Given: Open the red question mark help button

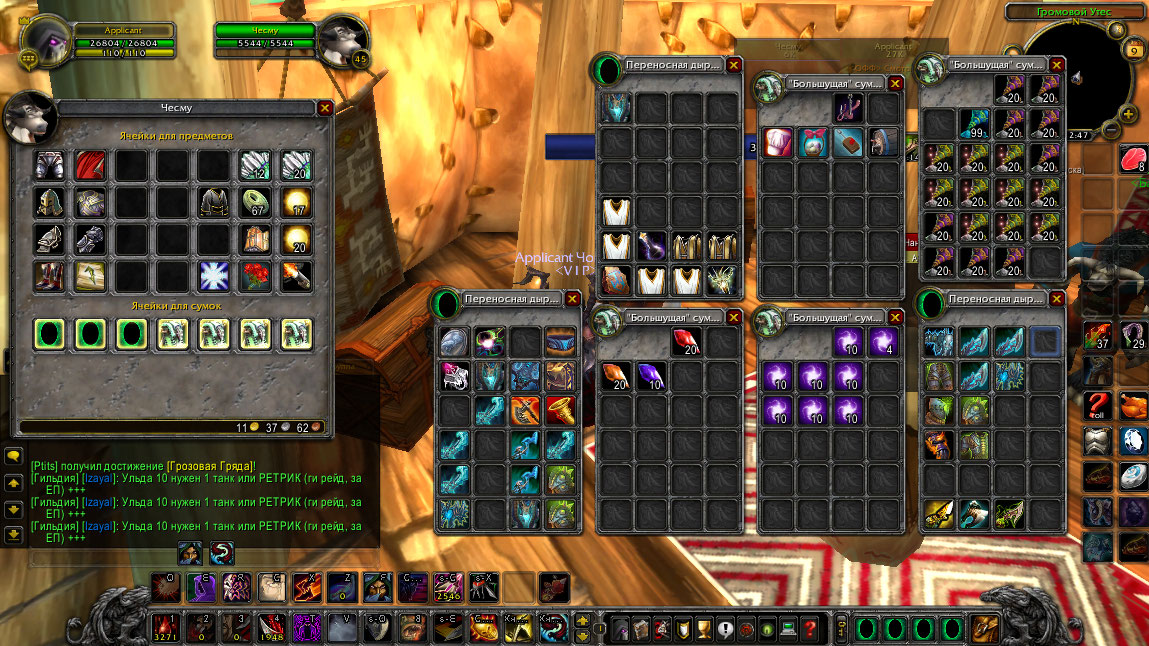Looking at the screenshot, I should (x=810, y=630).
